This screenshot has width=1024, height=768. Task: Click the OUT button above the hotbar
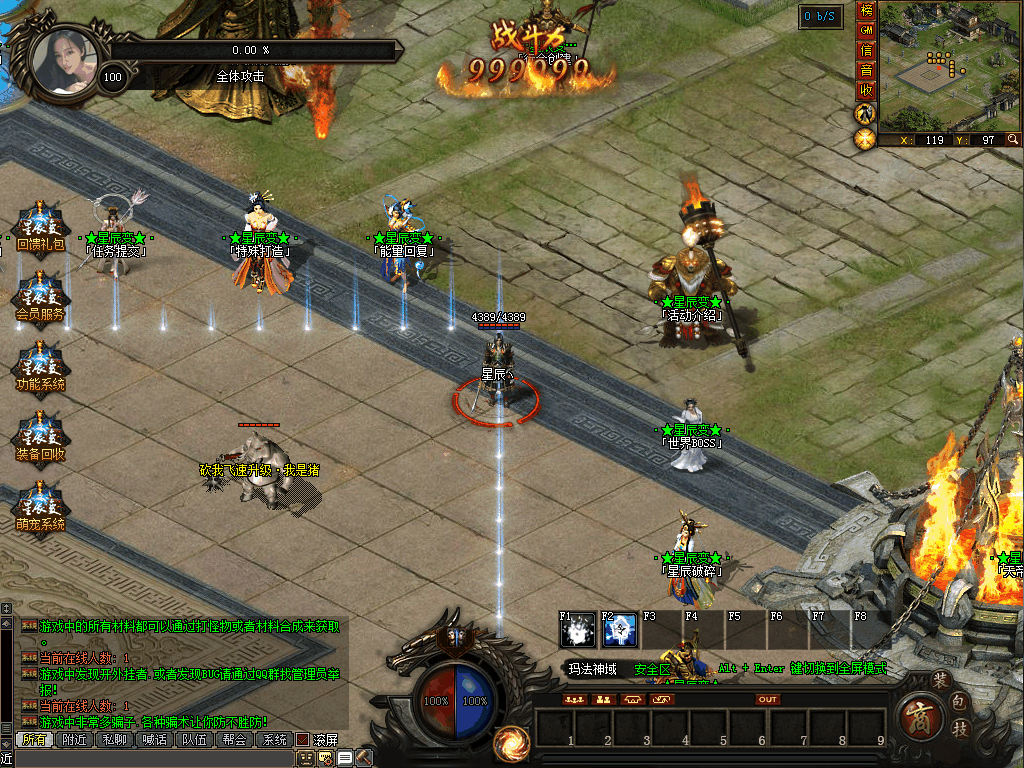(768, 699)
